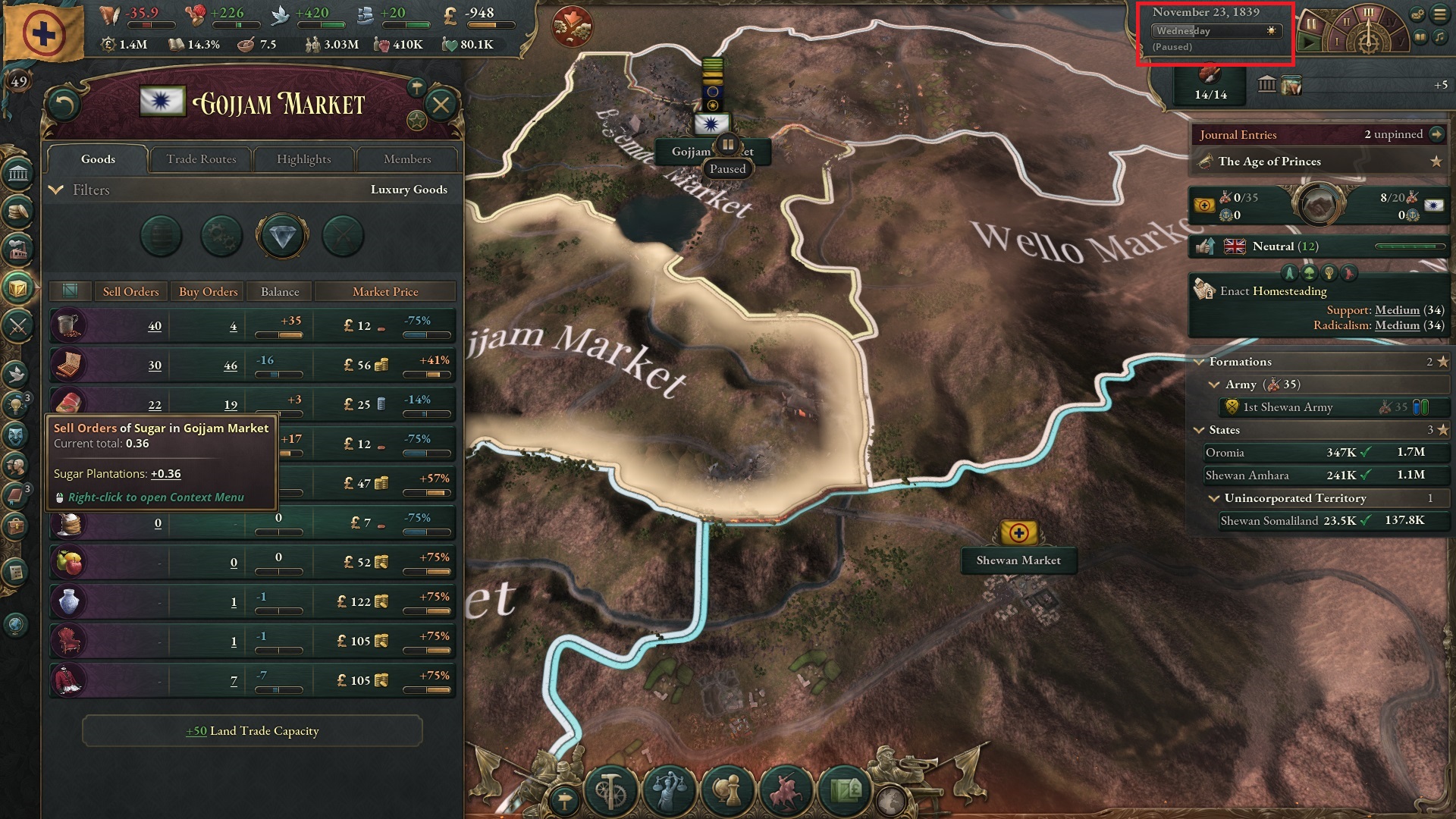Open the Buildings panel via factory icon
Screen dimensions: 1456x819
19,247
